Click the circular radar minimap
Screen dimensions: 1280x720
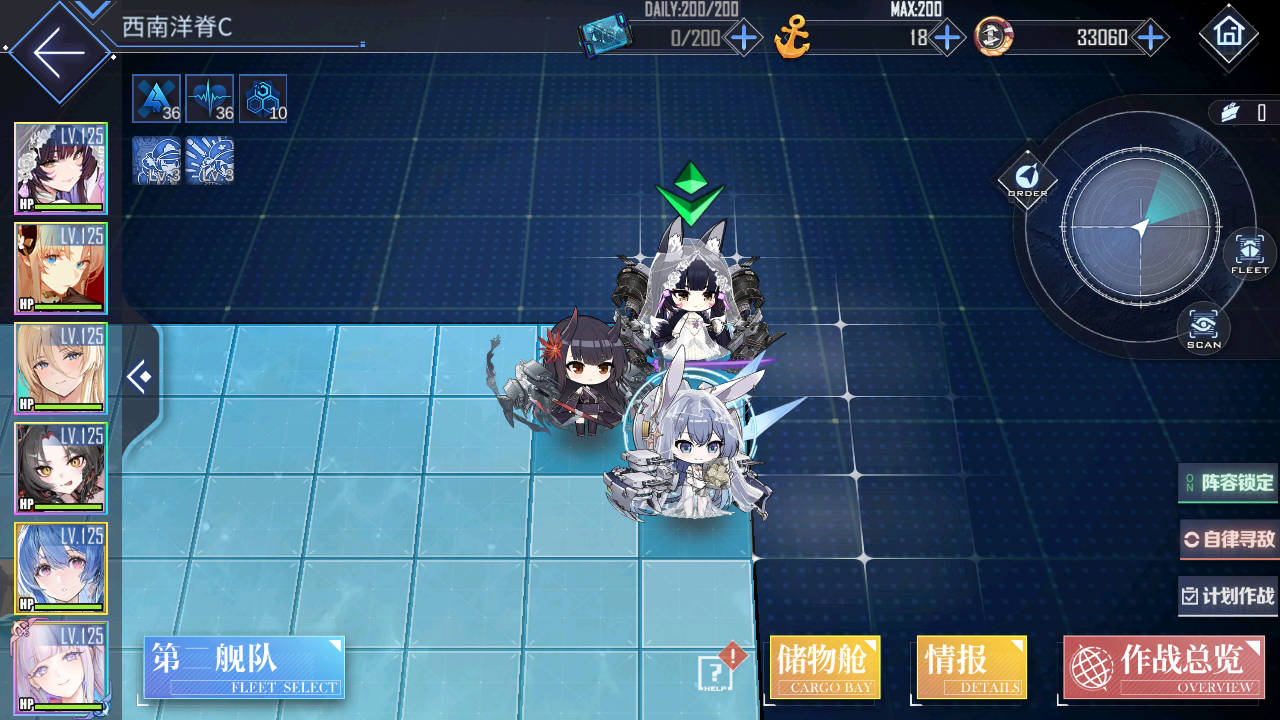1140,228
